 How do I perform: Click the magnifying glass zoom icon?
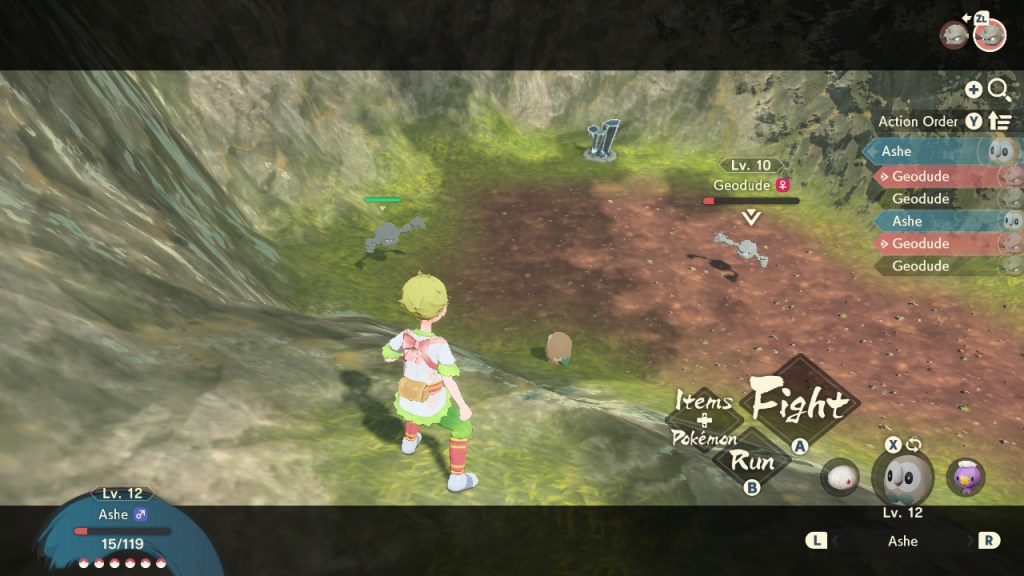click(x=999, y=90)
